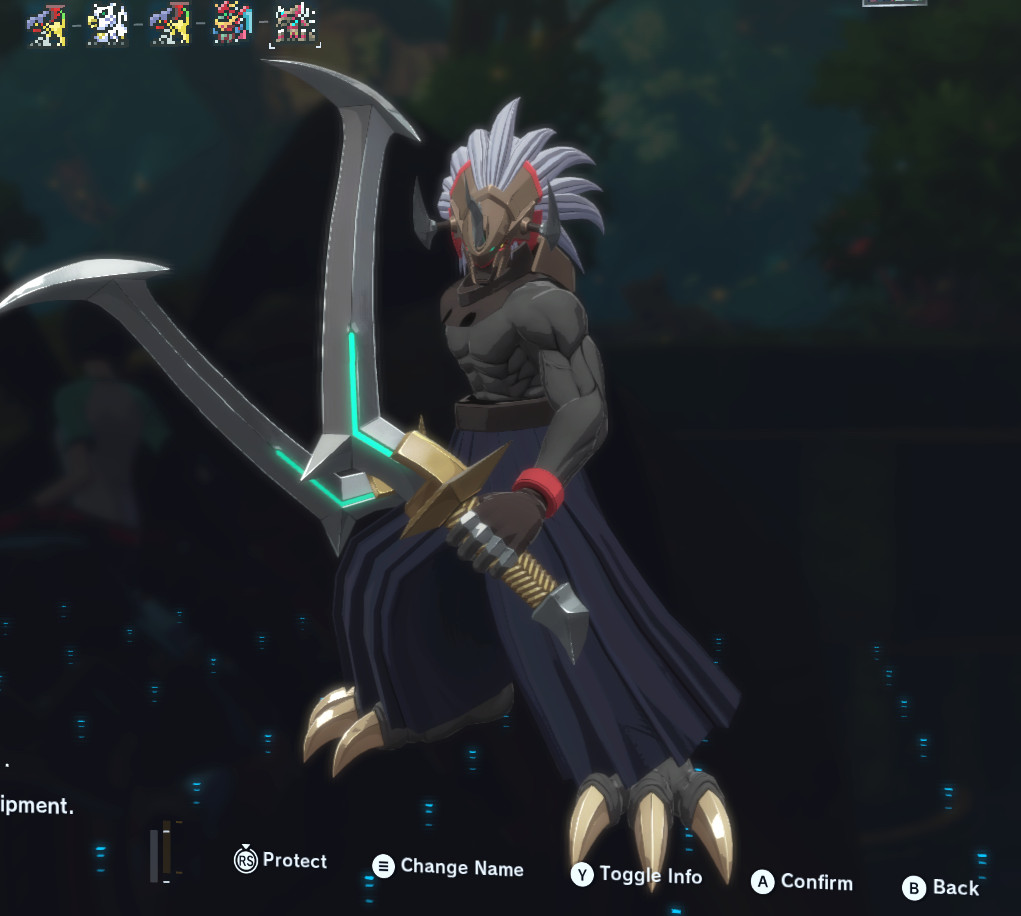Choose the red and blue pixel sprite

[x=232, y=24]
